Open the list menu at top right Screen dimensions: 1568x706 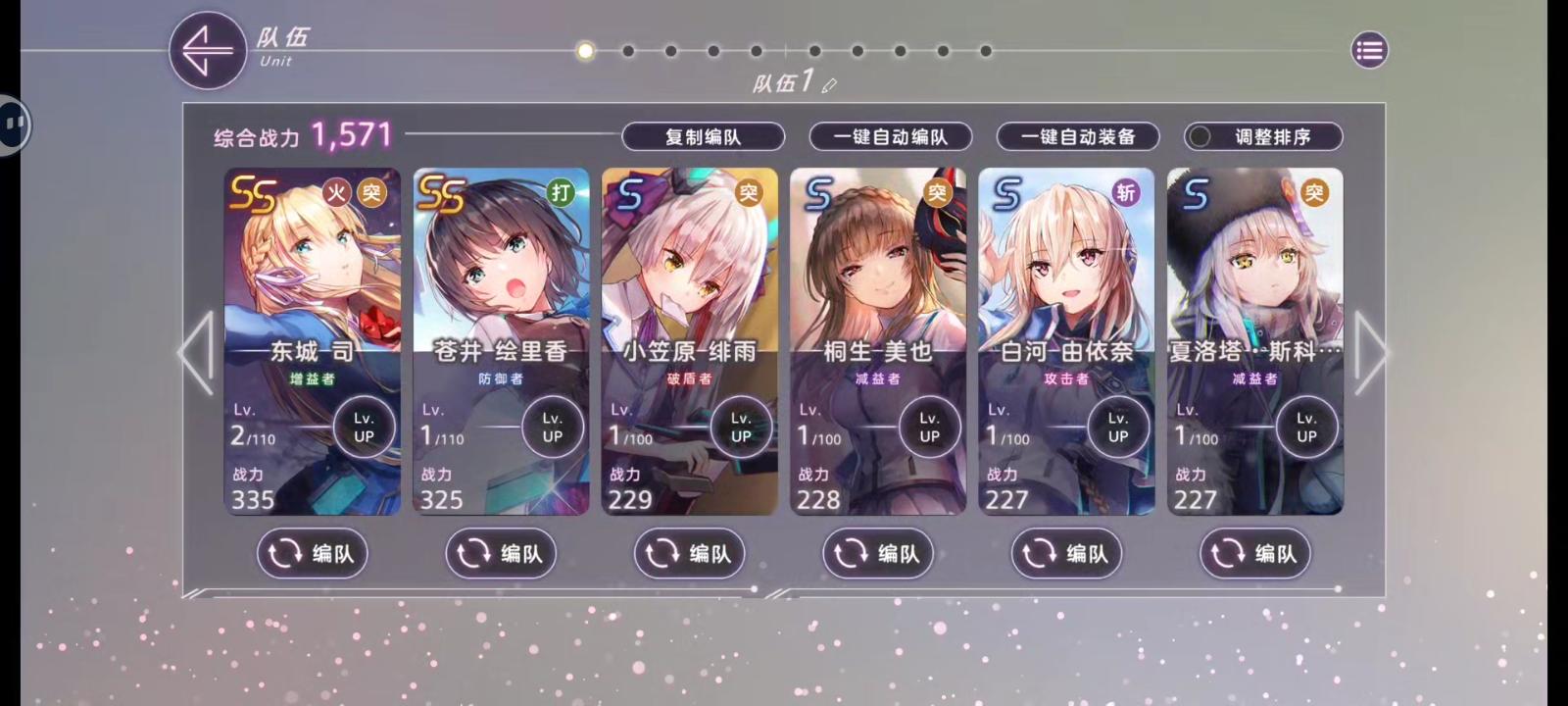coord(1369,50)
